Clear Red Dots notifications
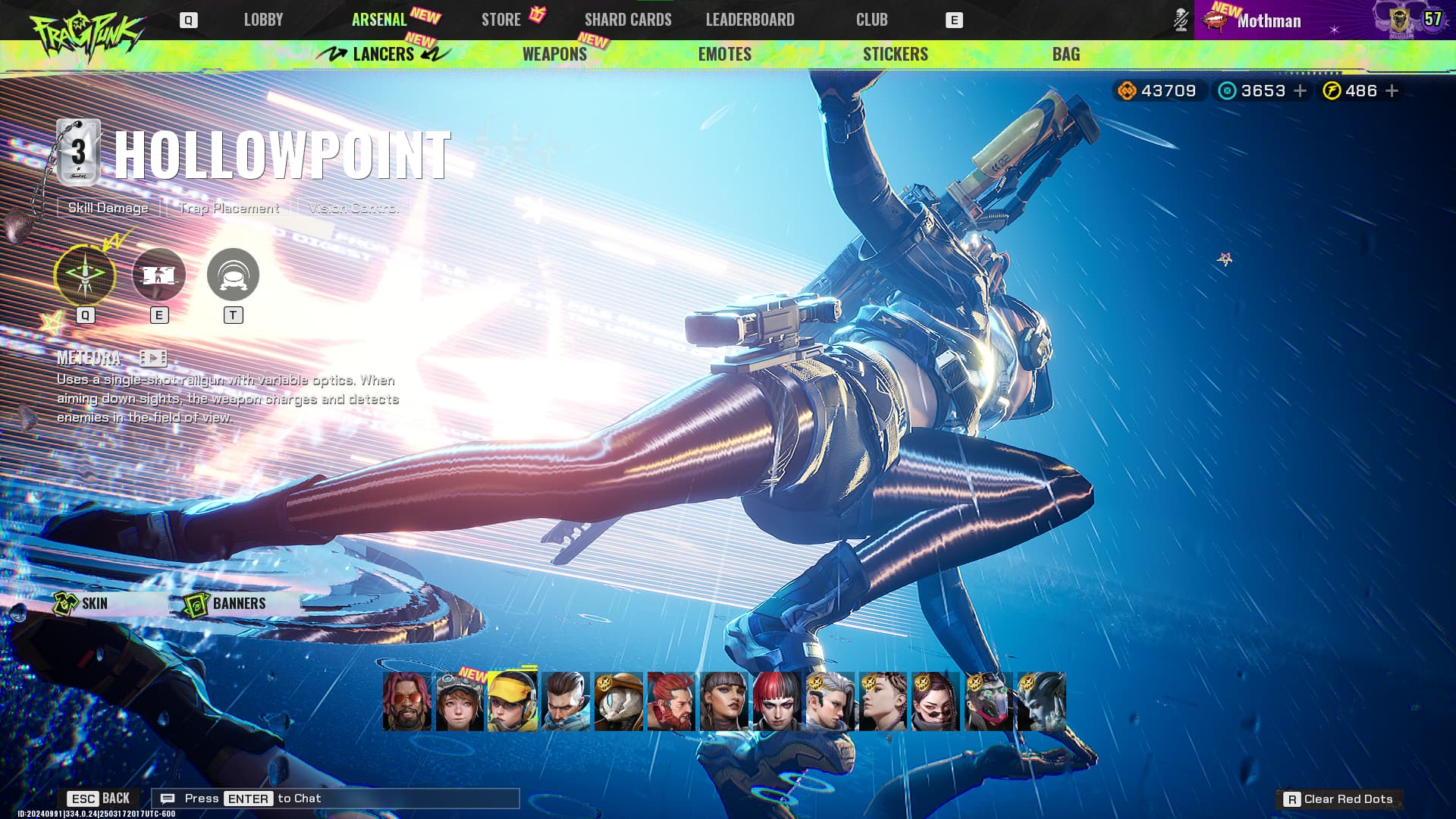This screenshot has width=1456, height=819. (1339, 799)
